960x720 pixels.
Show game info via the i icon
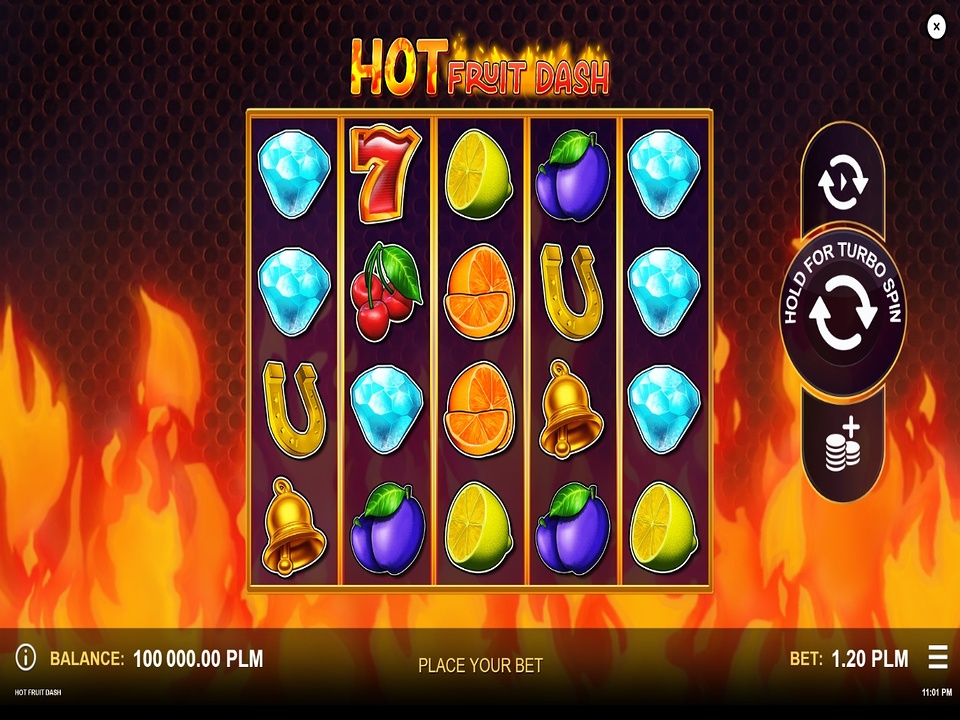tap(26, 657)
